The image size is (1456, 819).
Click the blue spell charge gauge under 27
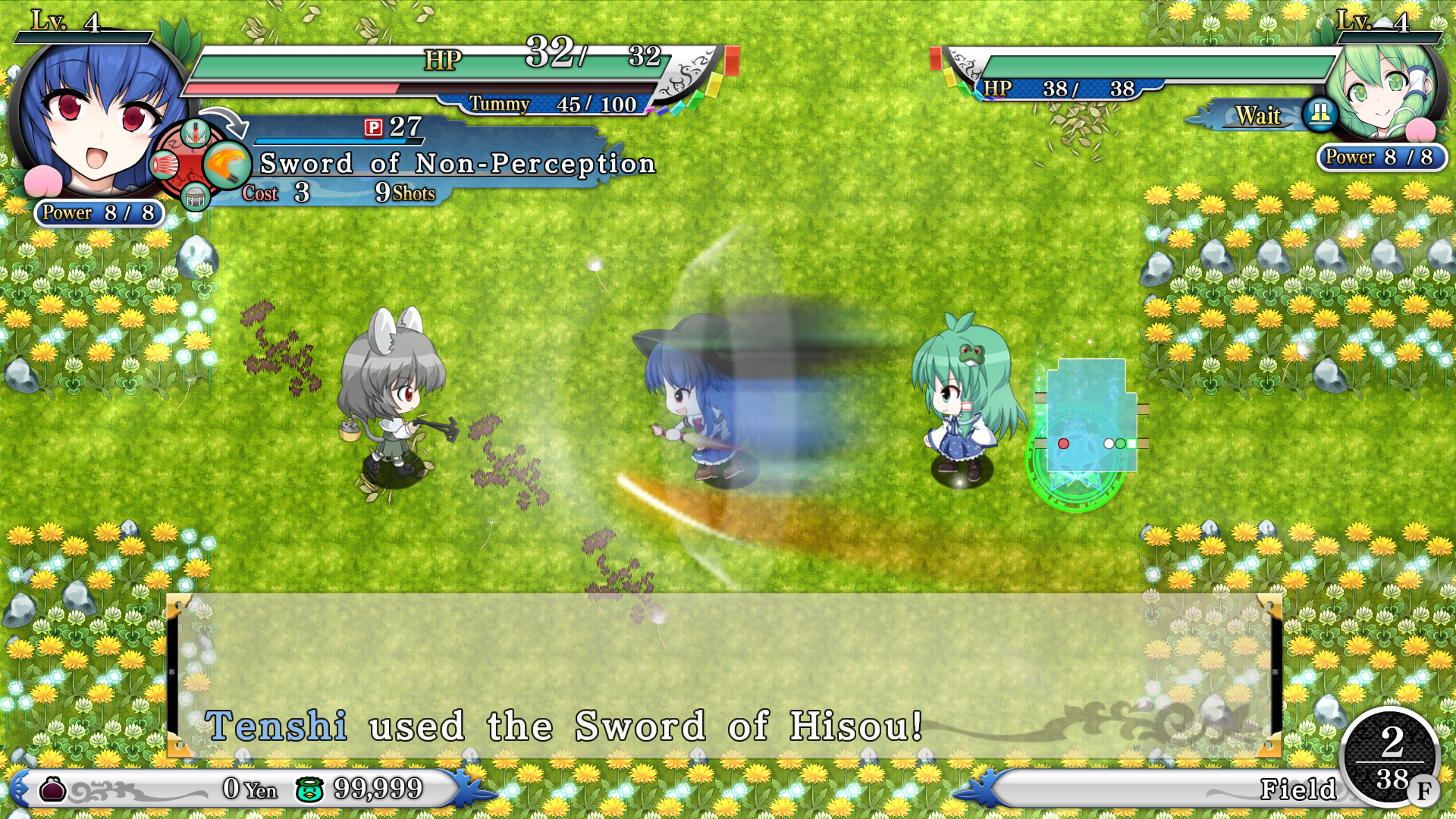click(x=339, y=141)
